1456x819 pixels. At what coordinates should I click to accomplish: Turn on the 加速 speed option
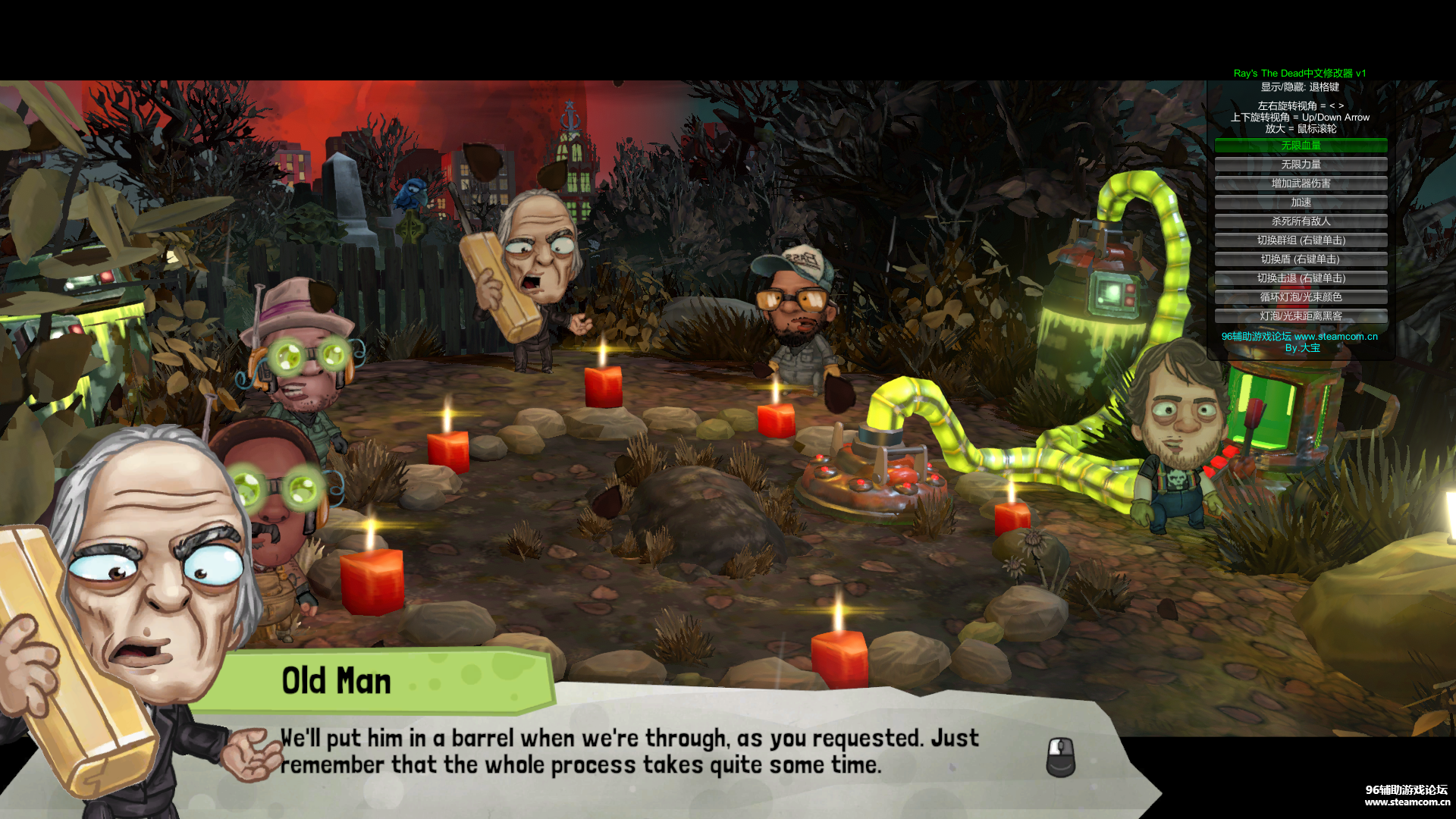(x=1301, y=202)
